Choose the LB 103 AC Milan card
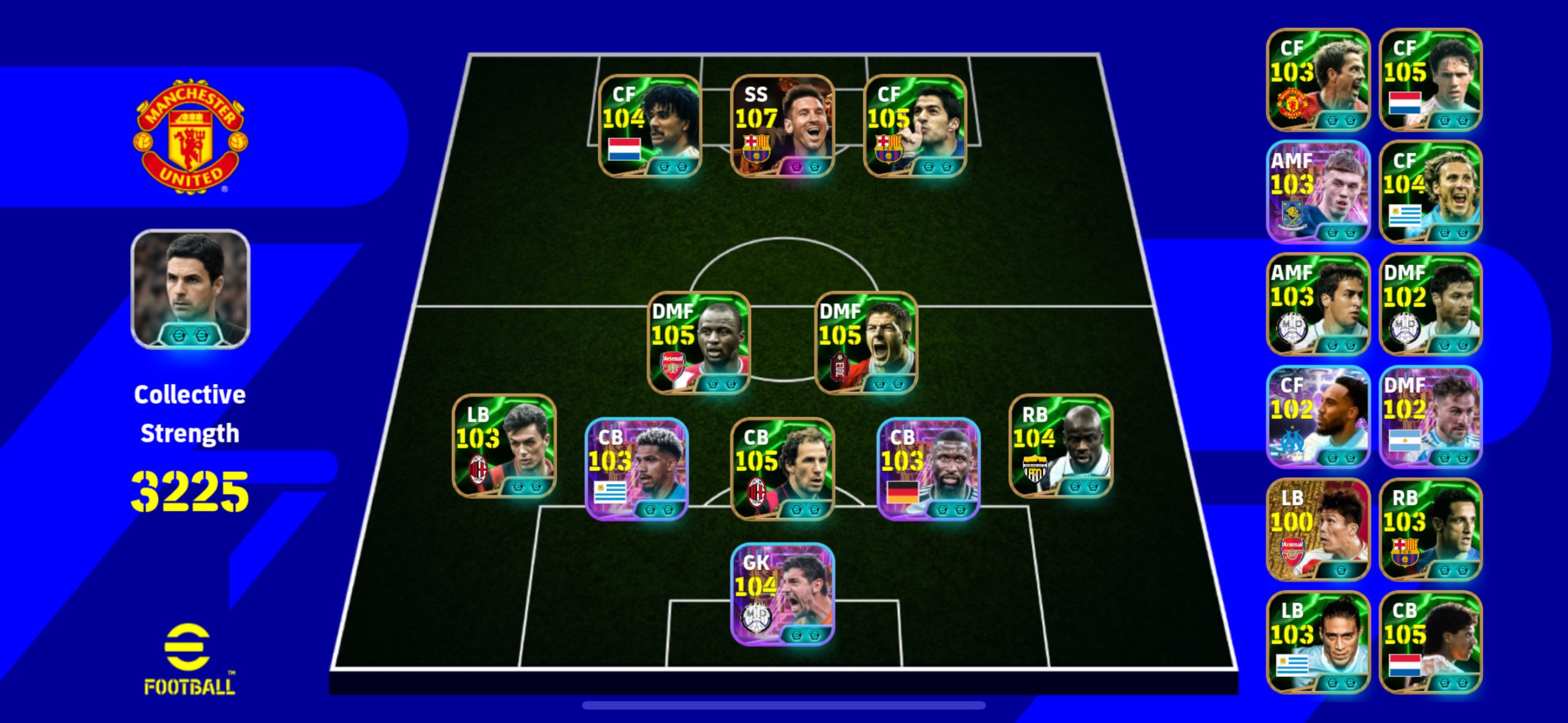This screenshot has height=723, width=1568. (504, 446)
